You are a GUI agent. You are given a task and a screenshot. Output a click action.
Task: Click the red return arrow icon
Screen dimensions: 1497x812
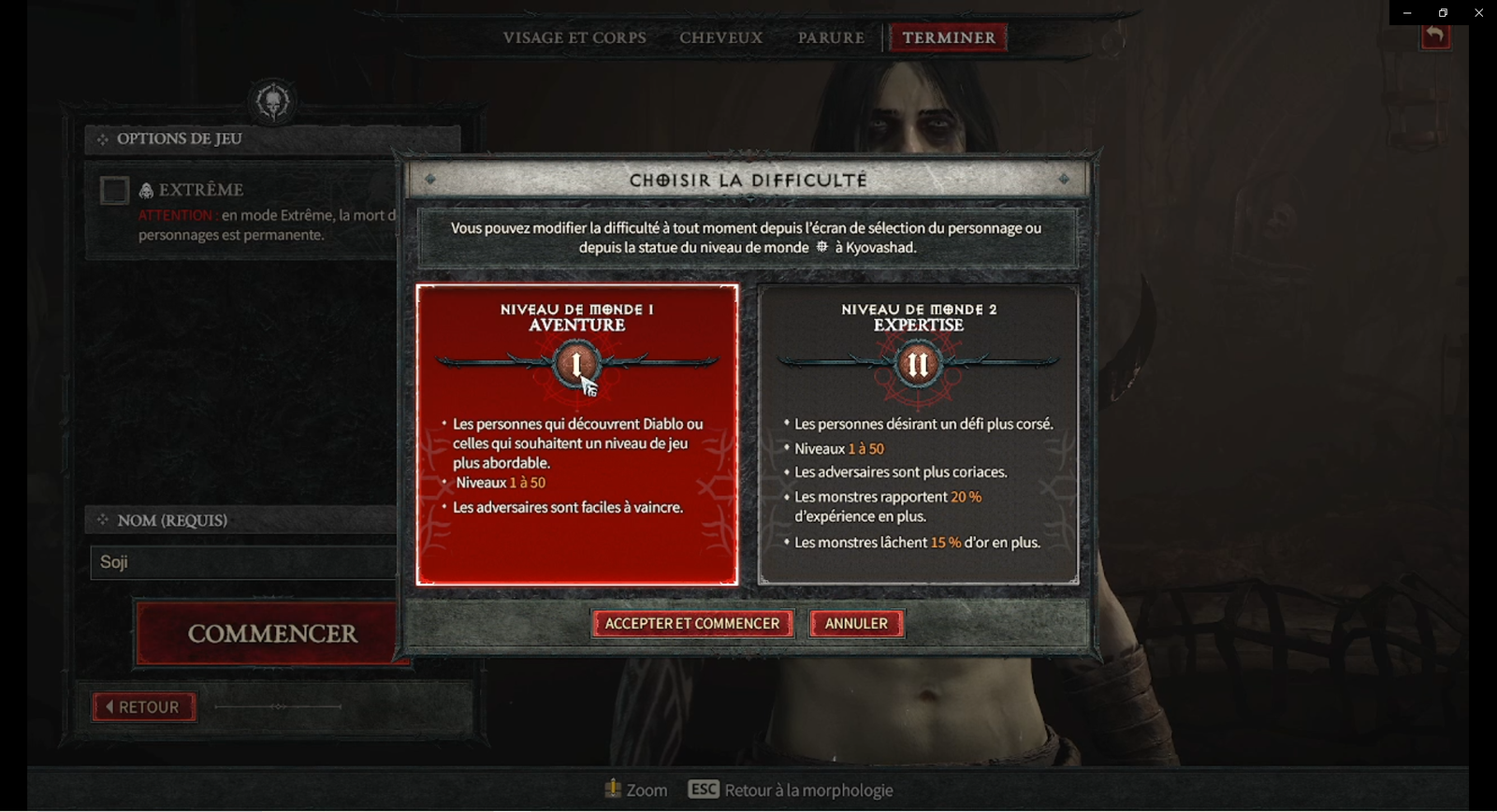pos(1435,36)
